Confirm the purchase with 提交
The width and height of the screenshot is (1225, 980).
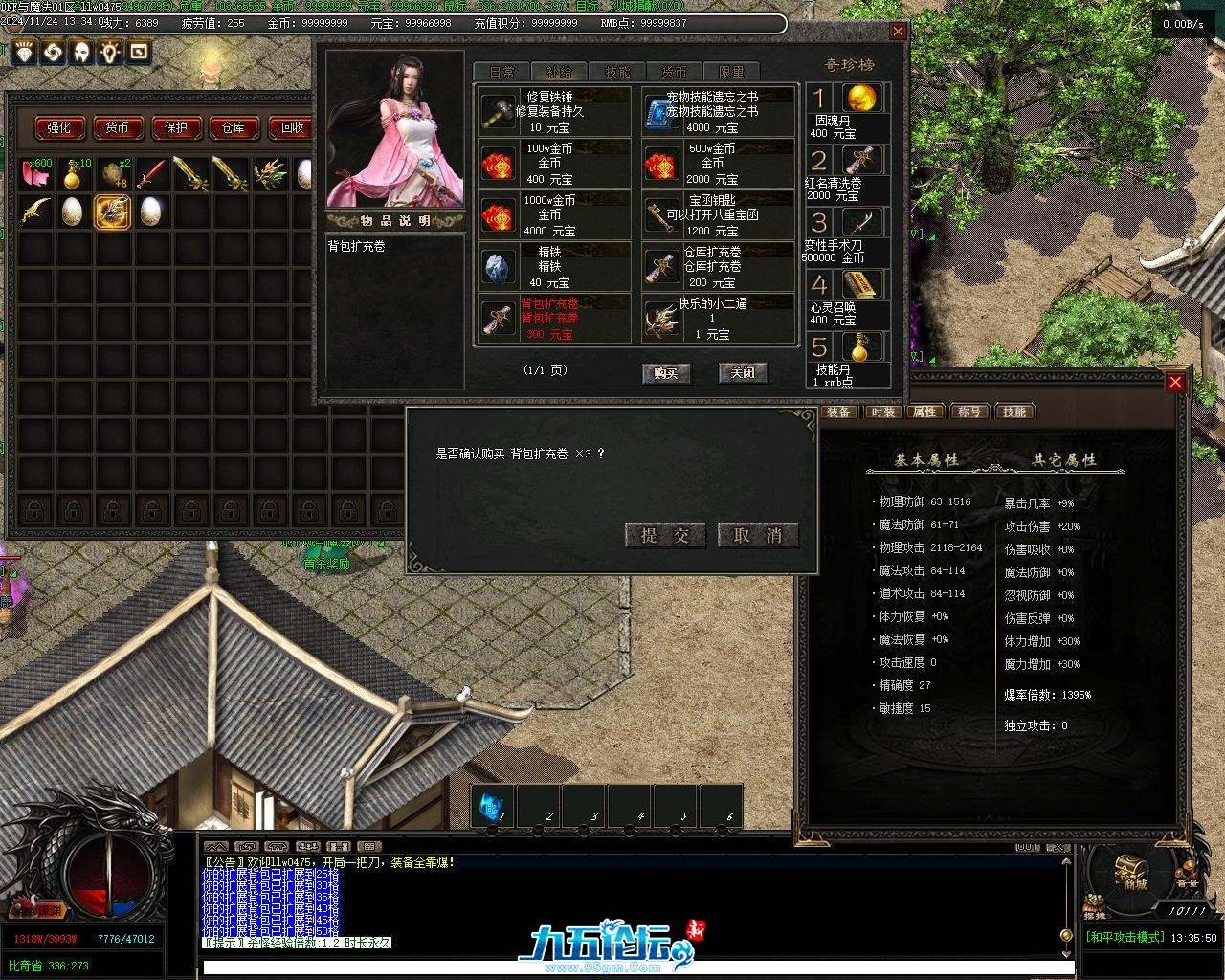[x=664, y=535]
